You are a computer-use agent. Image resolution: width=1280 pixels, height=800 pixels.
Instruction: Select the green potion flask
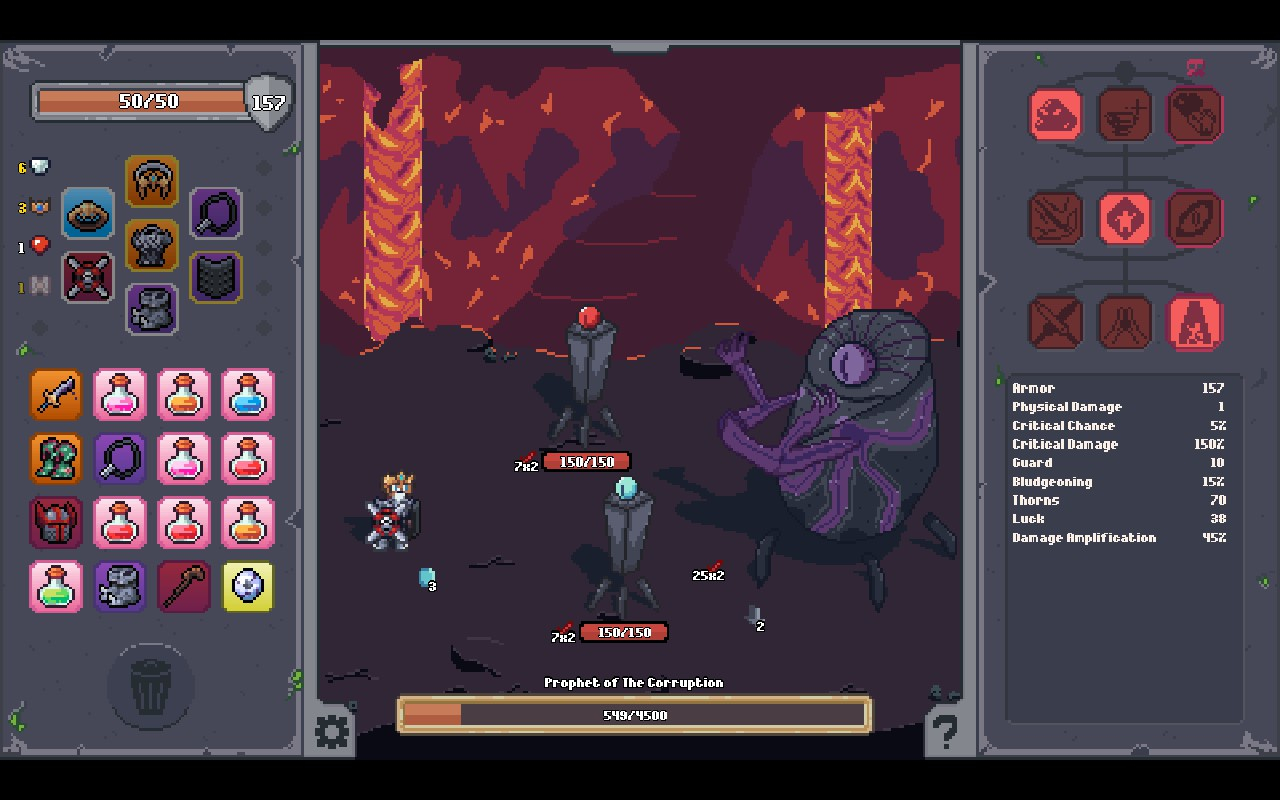point(56,587)
